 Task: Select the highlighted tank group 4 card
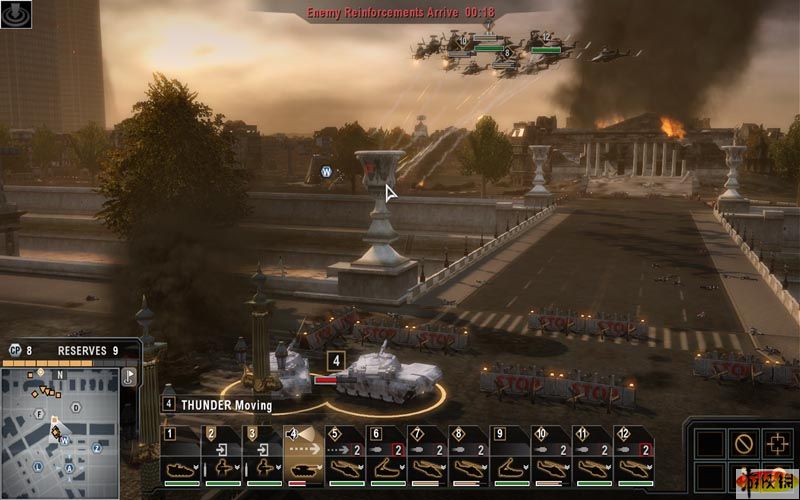pyautogui.click(x=305, y=457)
